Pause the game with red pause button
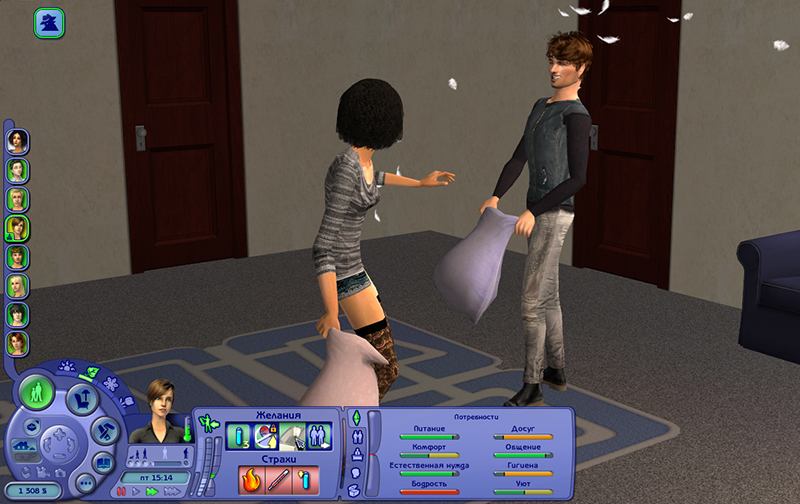The width and height of the screenshot is (800, 504). point(122,492)
